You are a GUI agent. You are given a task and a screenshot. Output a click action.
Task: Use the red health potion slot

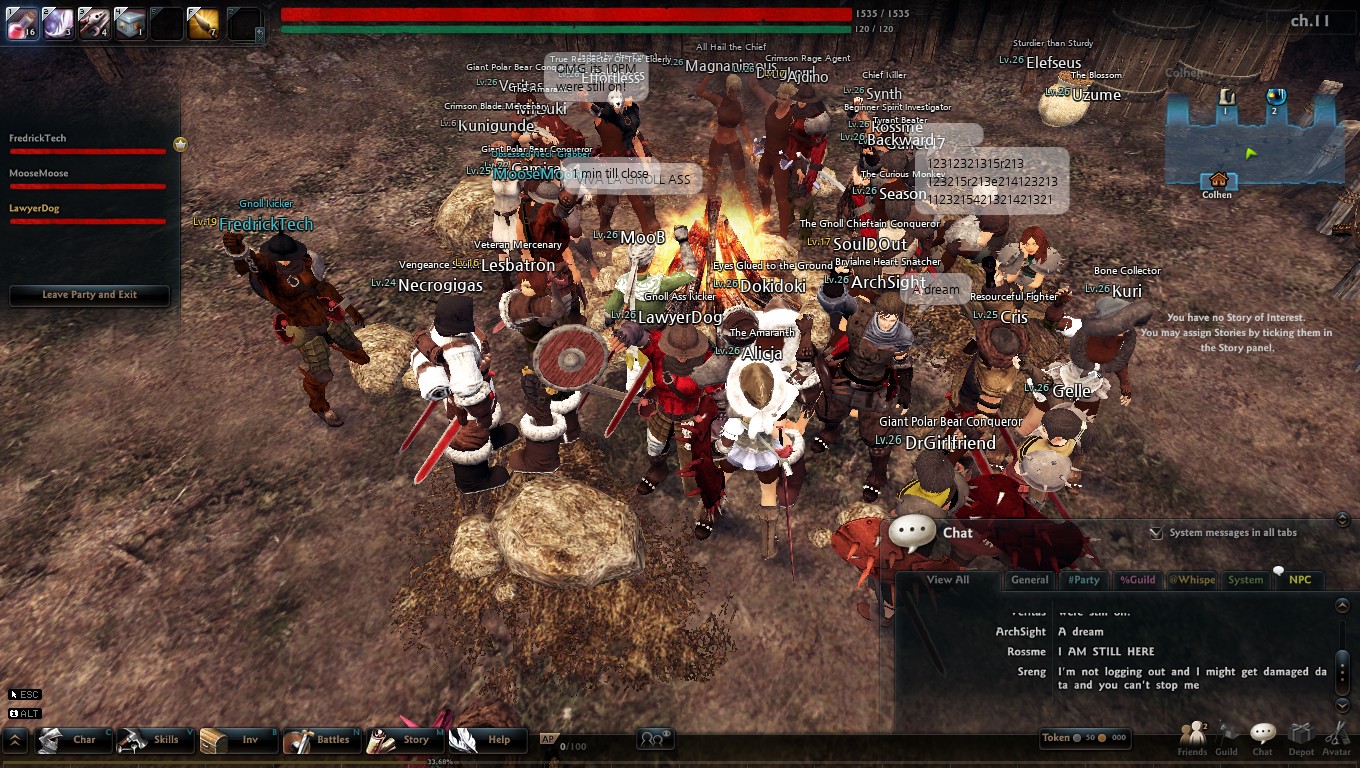coord(22,23)
